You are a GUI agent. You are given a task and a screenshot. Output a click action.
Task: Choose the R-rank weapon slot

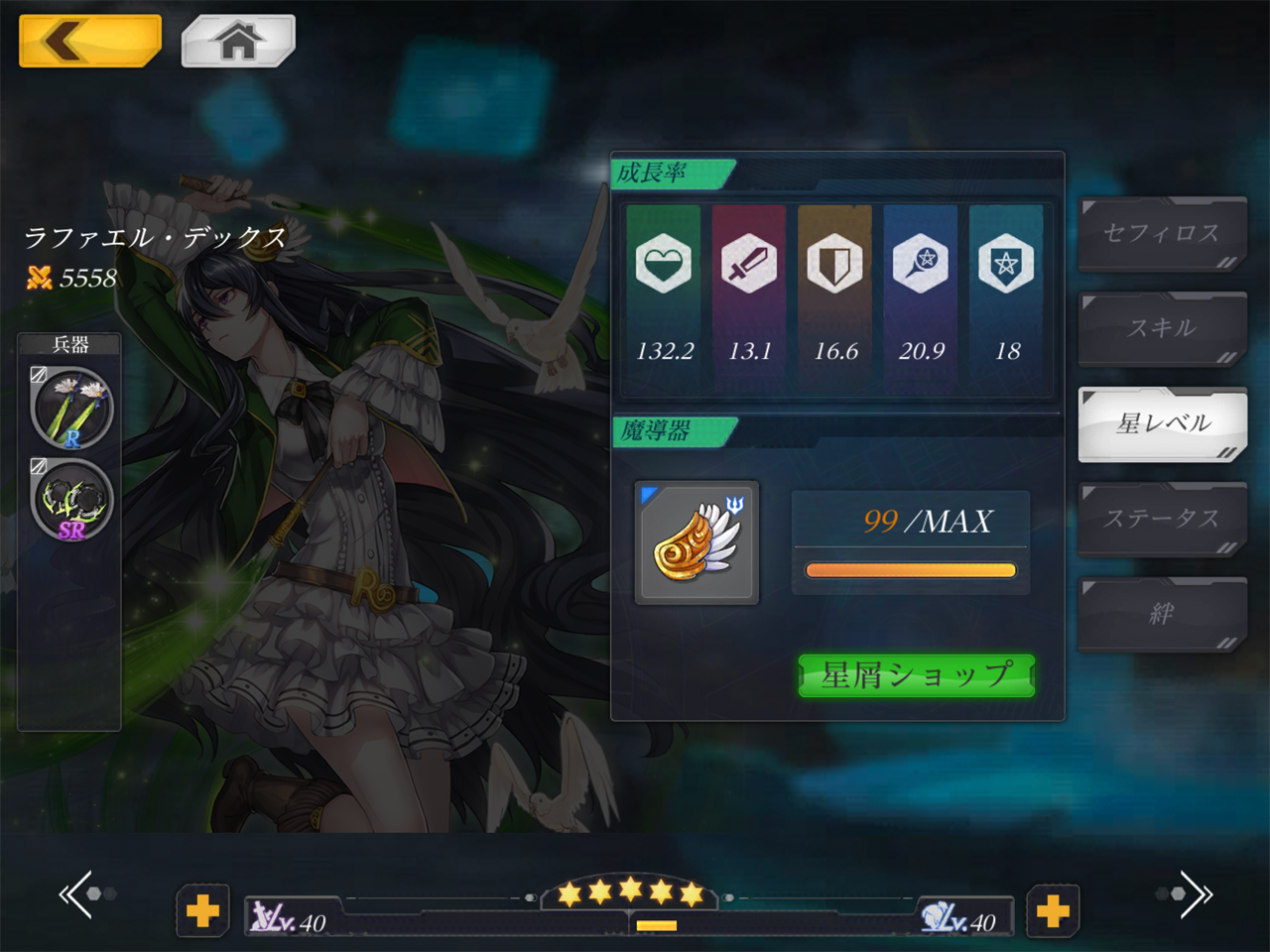[x=71, y=408]
